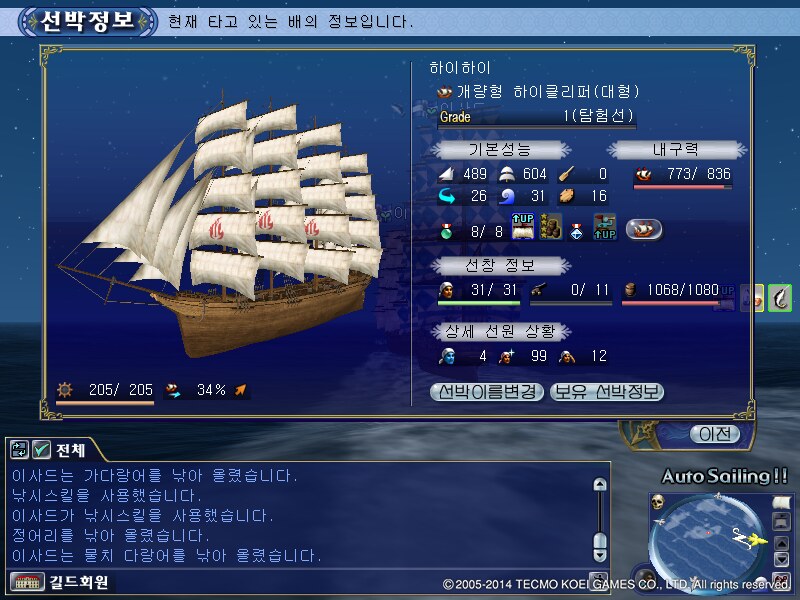Click the 선박이름변경 rename ship button
This screenshot has width=800, height=600.
coord(488,392)
